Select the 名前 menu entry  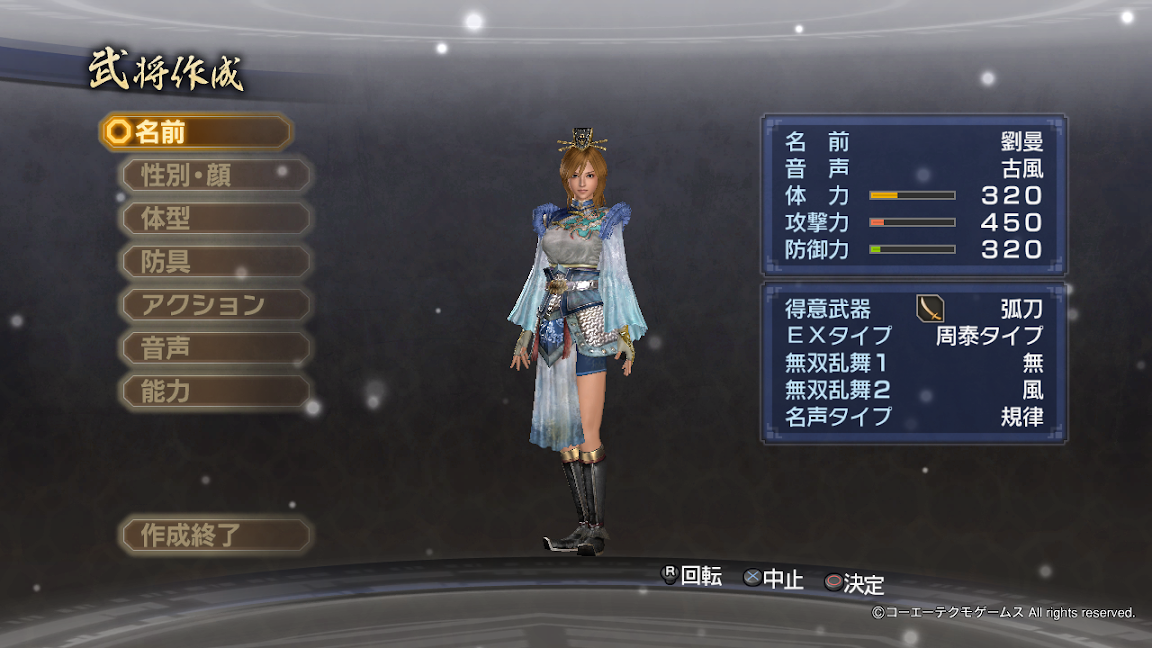[196, 132]
